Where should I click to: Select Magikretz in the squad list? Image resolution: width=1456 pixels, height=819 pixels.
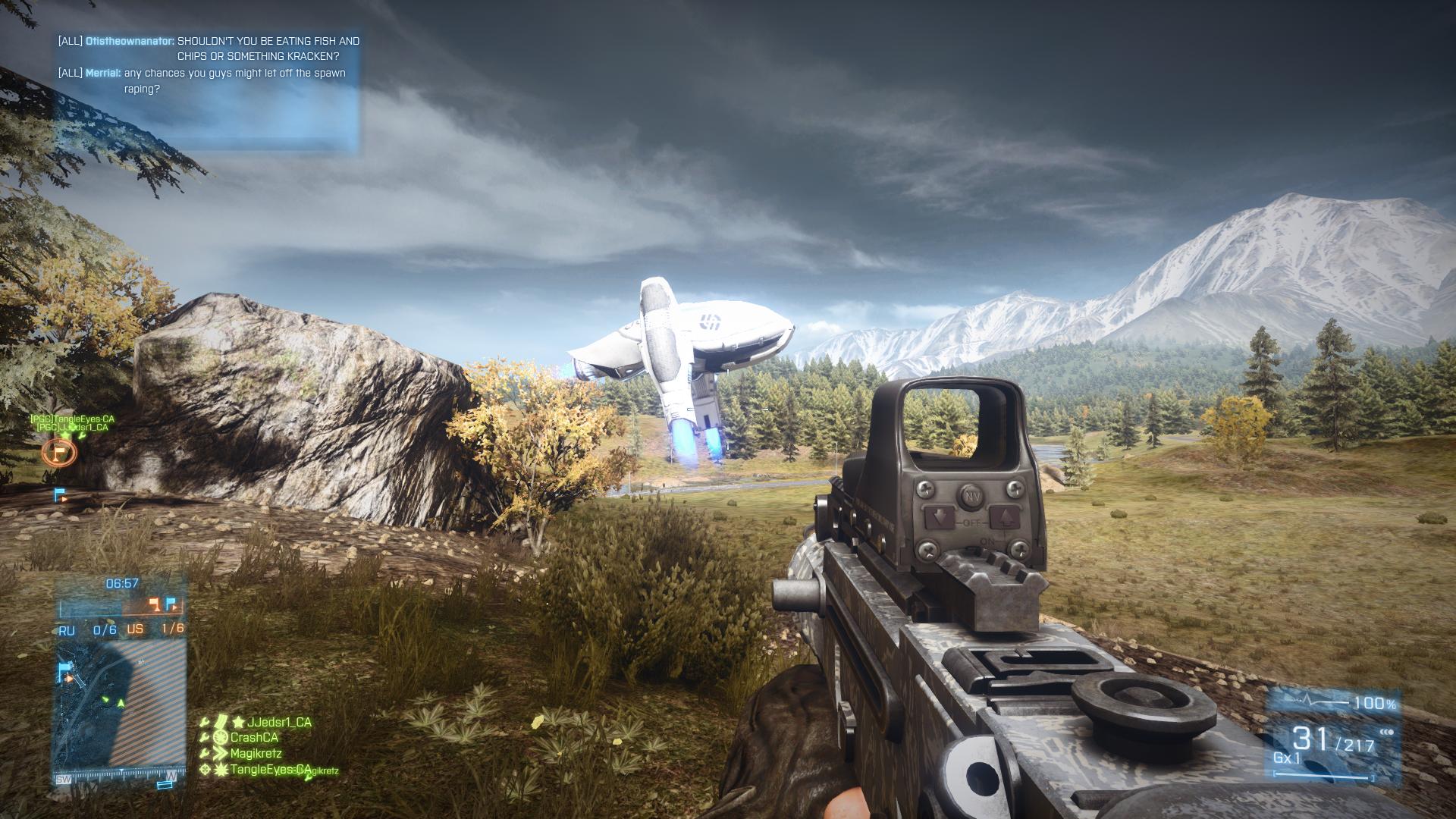[256, 753]
